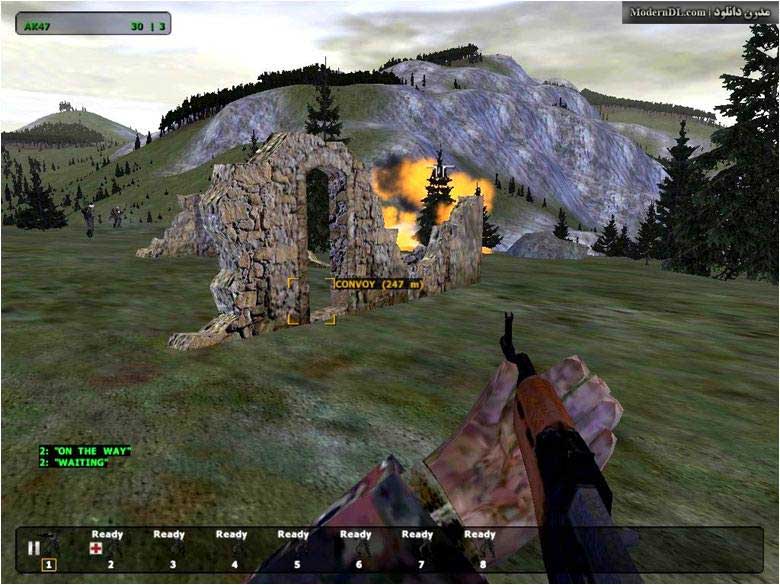Pick squad member 4 slot
Image resolution: width=780 pixels, height=585 pixels.
[x=233, y=549]
